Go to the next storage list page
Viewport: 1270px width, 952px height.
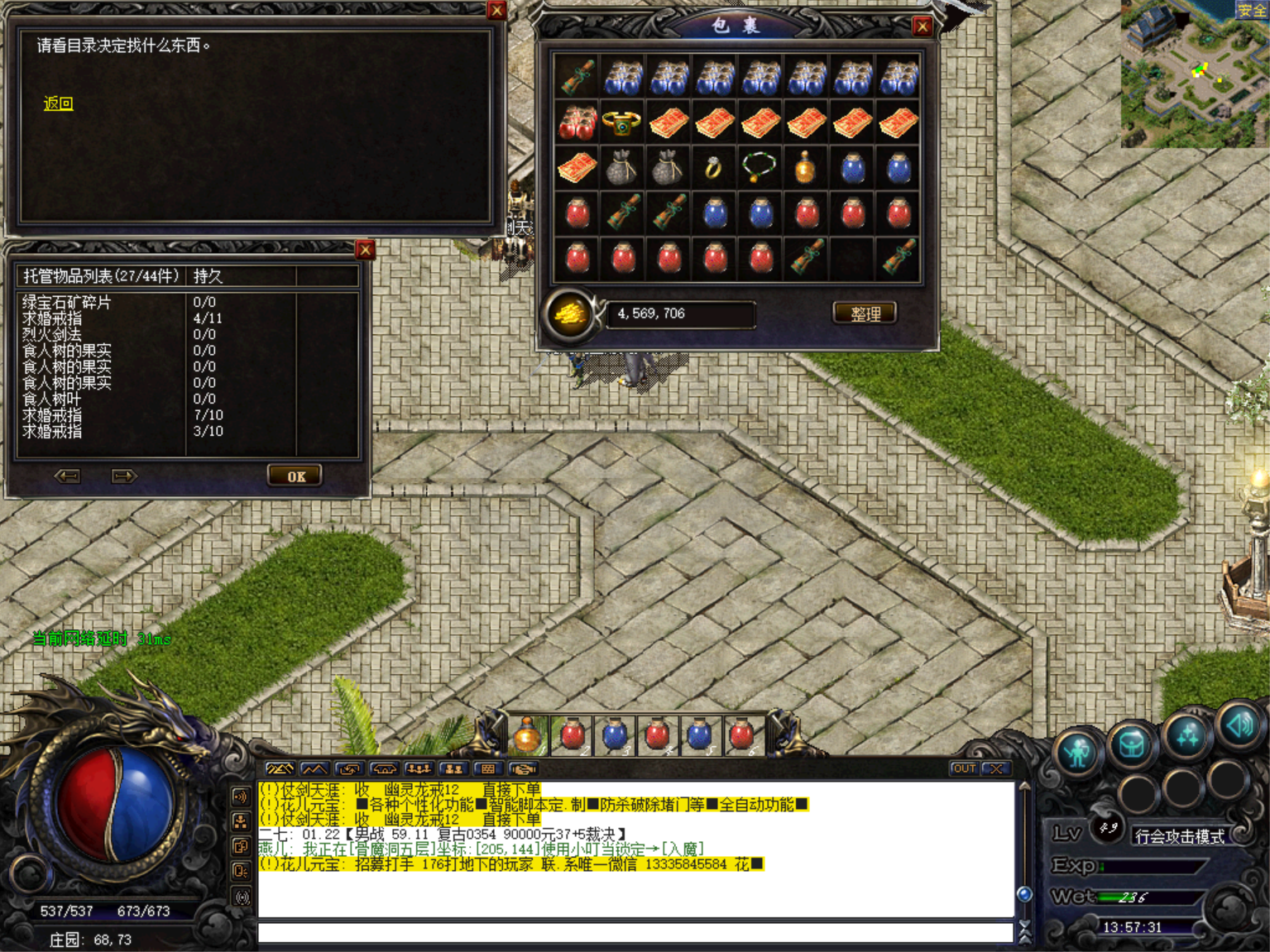tap(123, 476)
